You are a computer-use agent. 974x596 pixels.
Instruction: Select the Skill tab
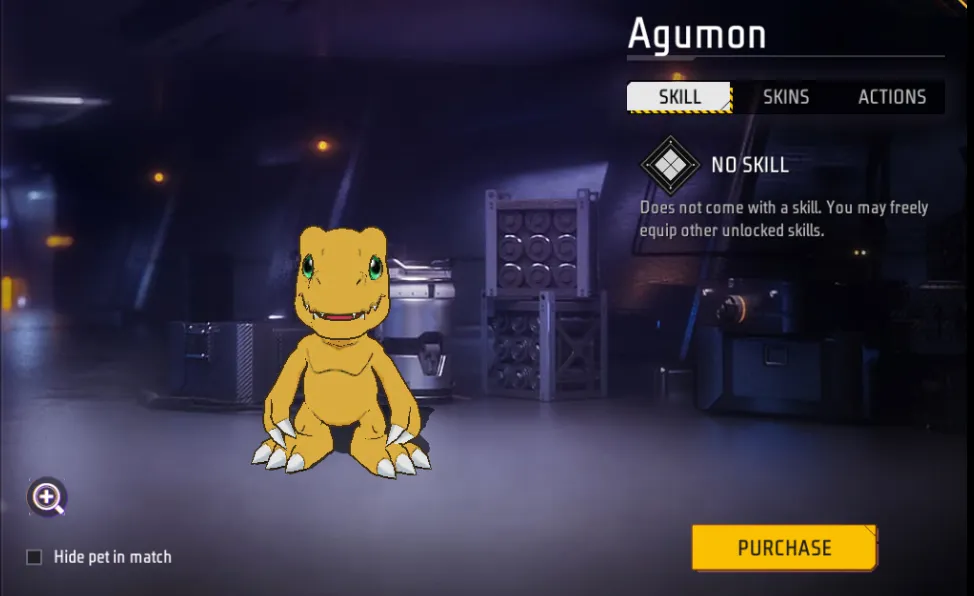[x=680, y=97]
